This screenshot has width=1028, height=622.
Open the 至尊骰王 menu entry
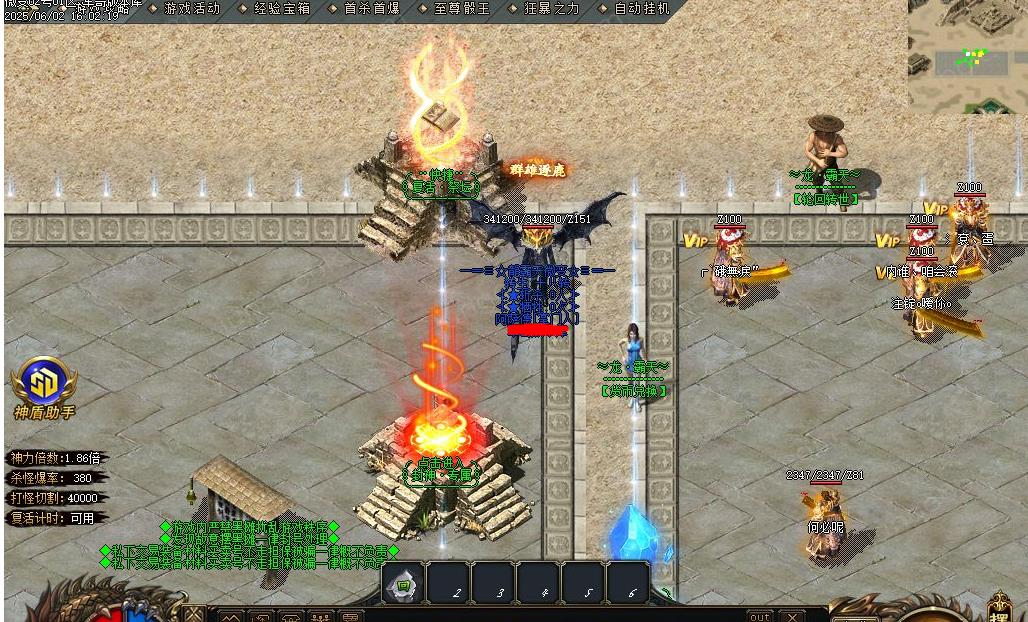point(462,9)
